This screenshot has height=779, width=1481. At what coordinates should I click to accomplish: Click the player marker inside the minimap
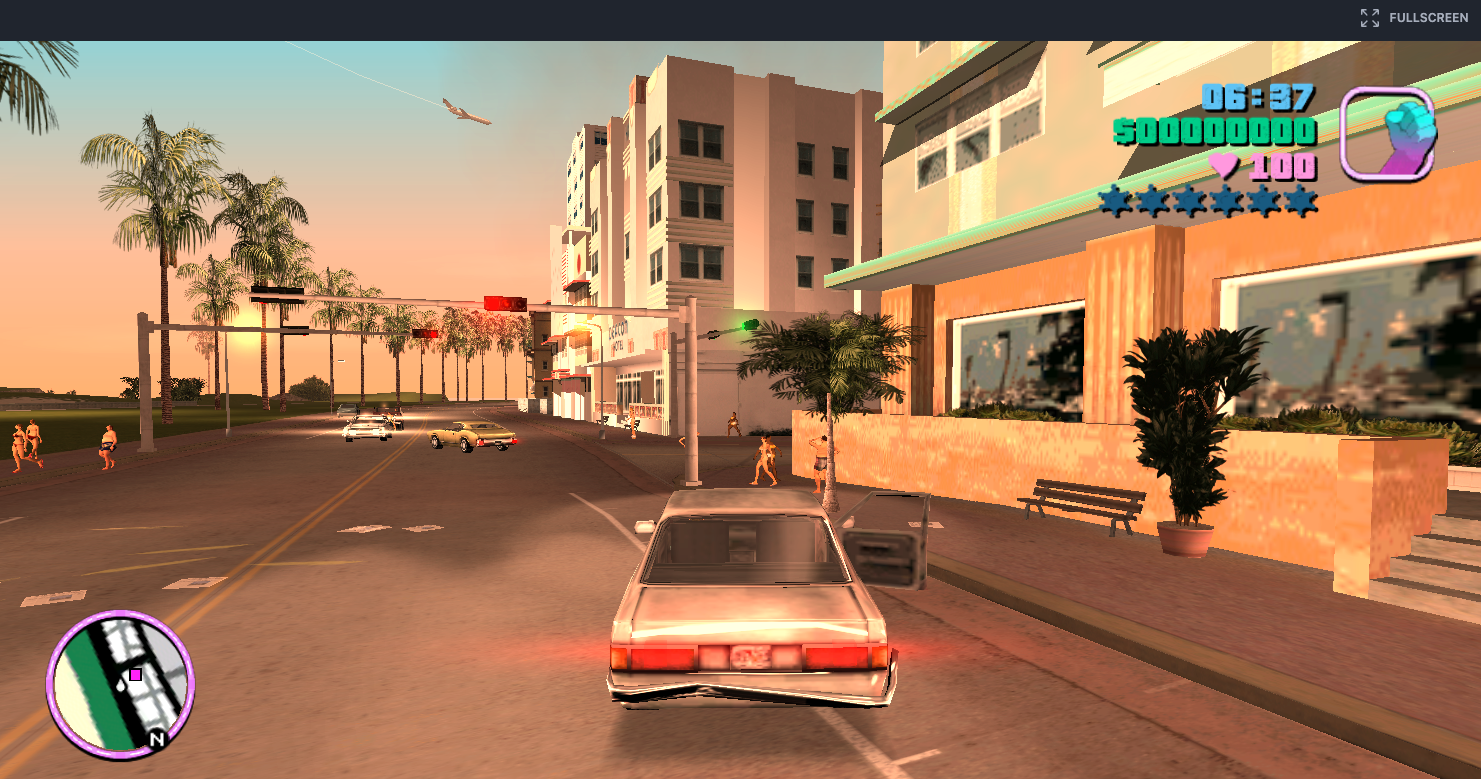click(121, 686)
